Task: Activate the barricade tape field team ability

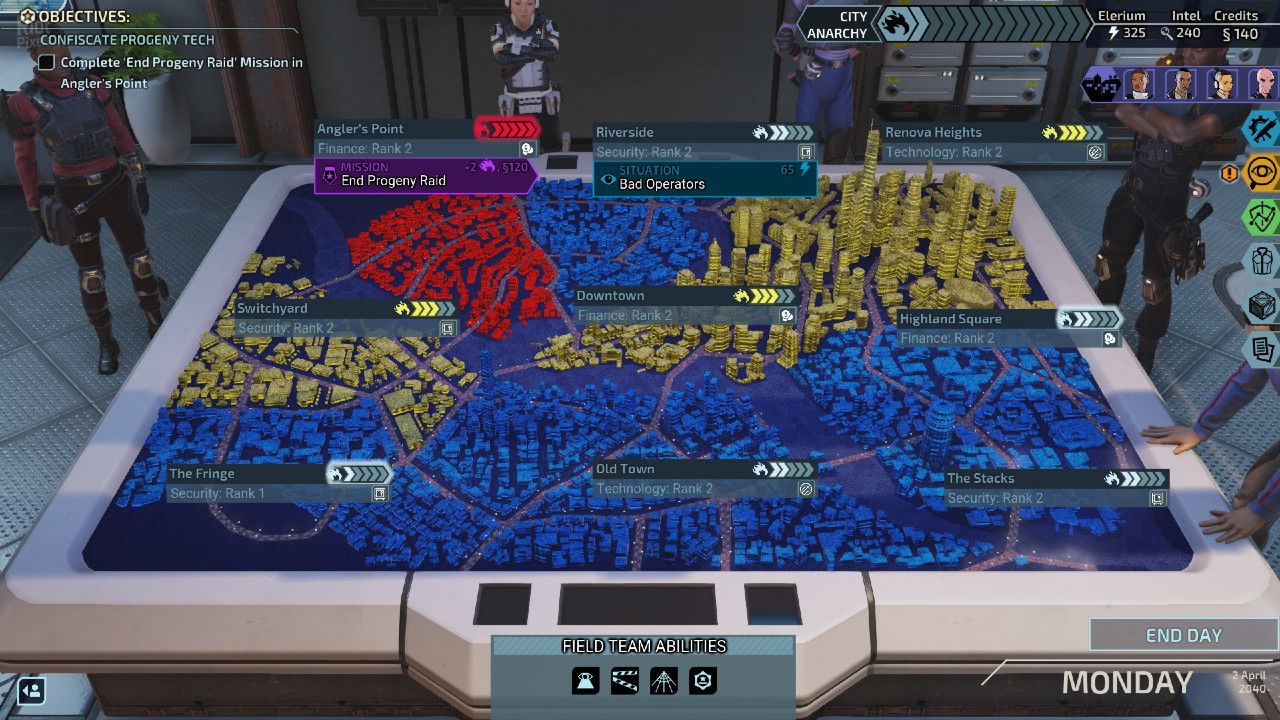Action: coord(625,681)
